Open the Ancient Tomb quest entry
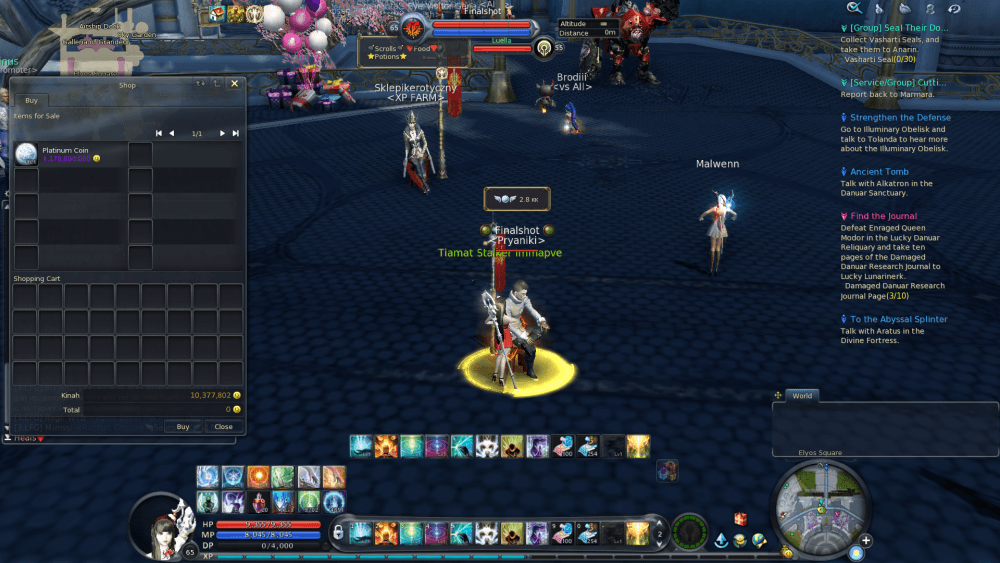The width and height of the screenshot is (1000, 563). 879,172
